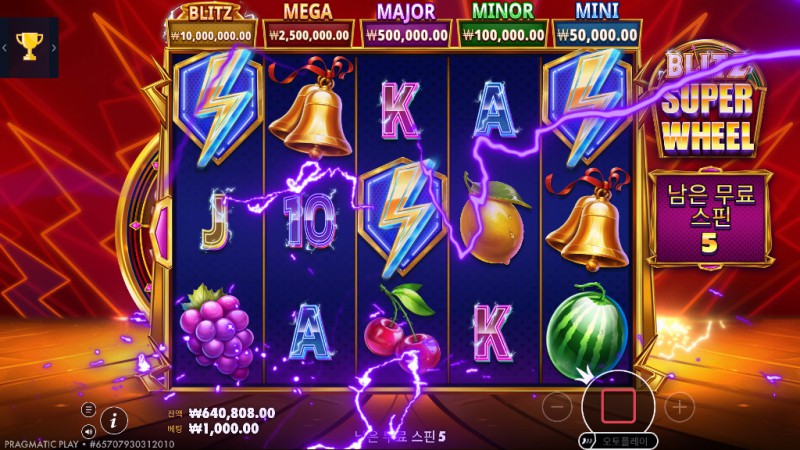800x450 pixels.
Task: Open the game info button
Action: coord(115,418)
